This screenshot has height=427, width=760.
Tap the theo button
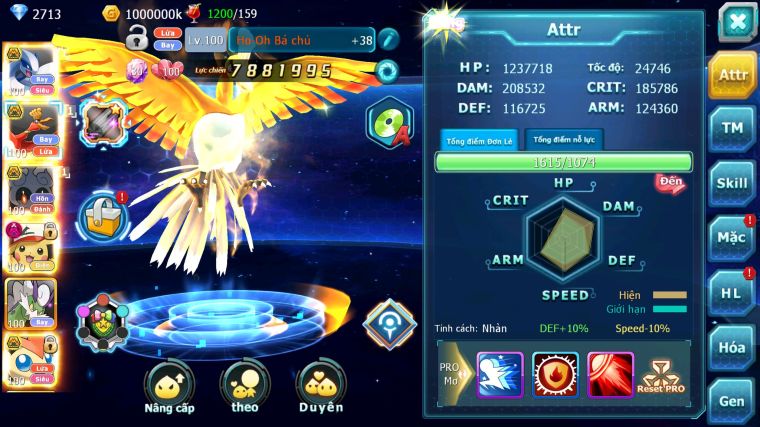[x=245, y=389]
